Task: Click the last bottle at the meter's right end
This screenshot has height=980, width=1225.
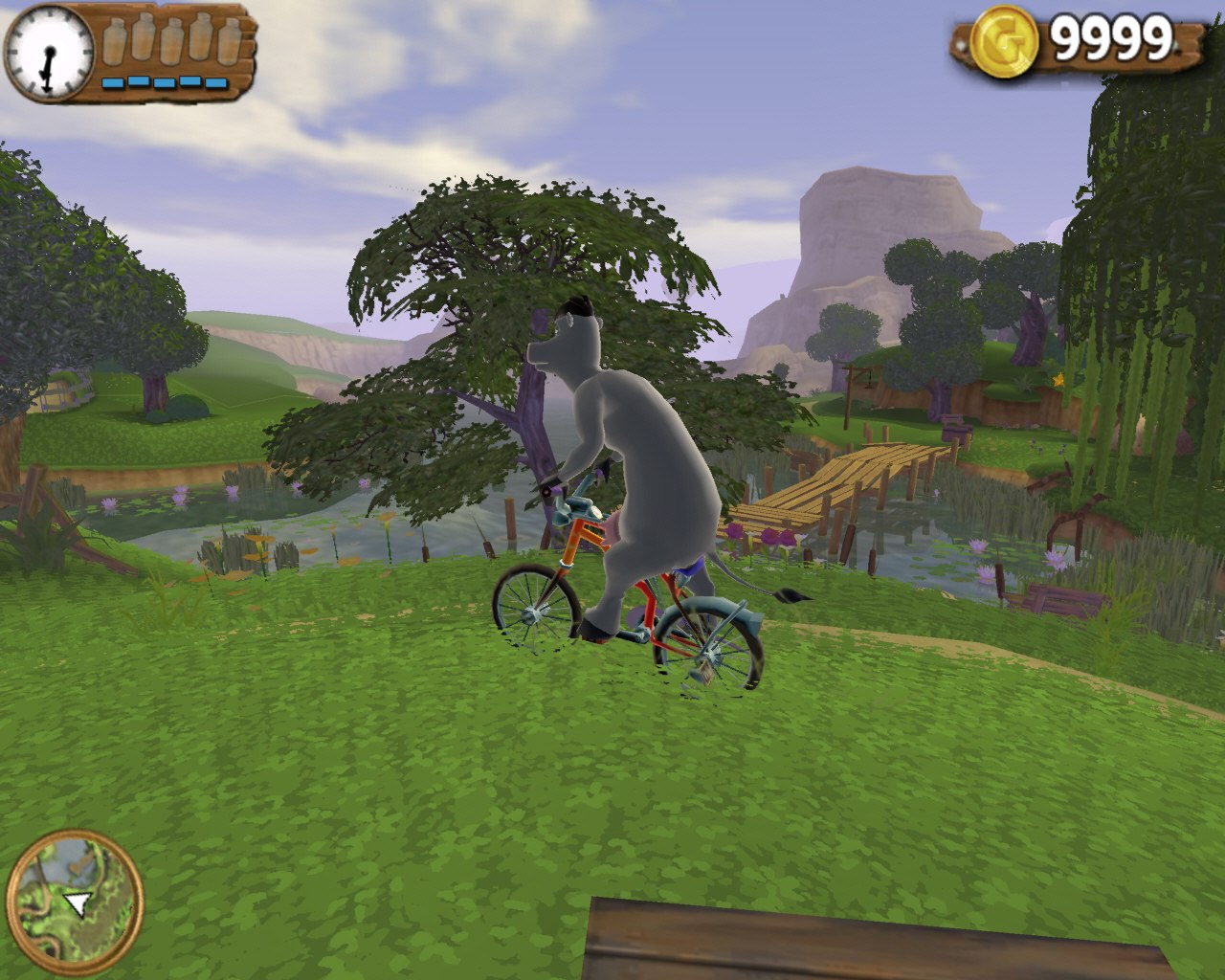Action: tap(228, 40)
